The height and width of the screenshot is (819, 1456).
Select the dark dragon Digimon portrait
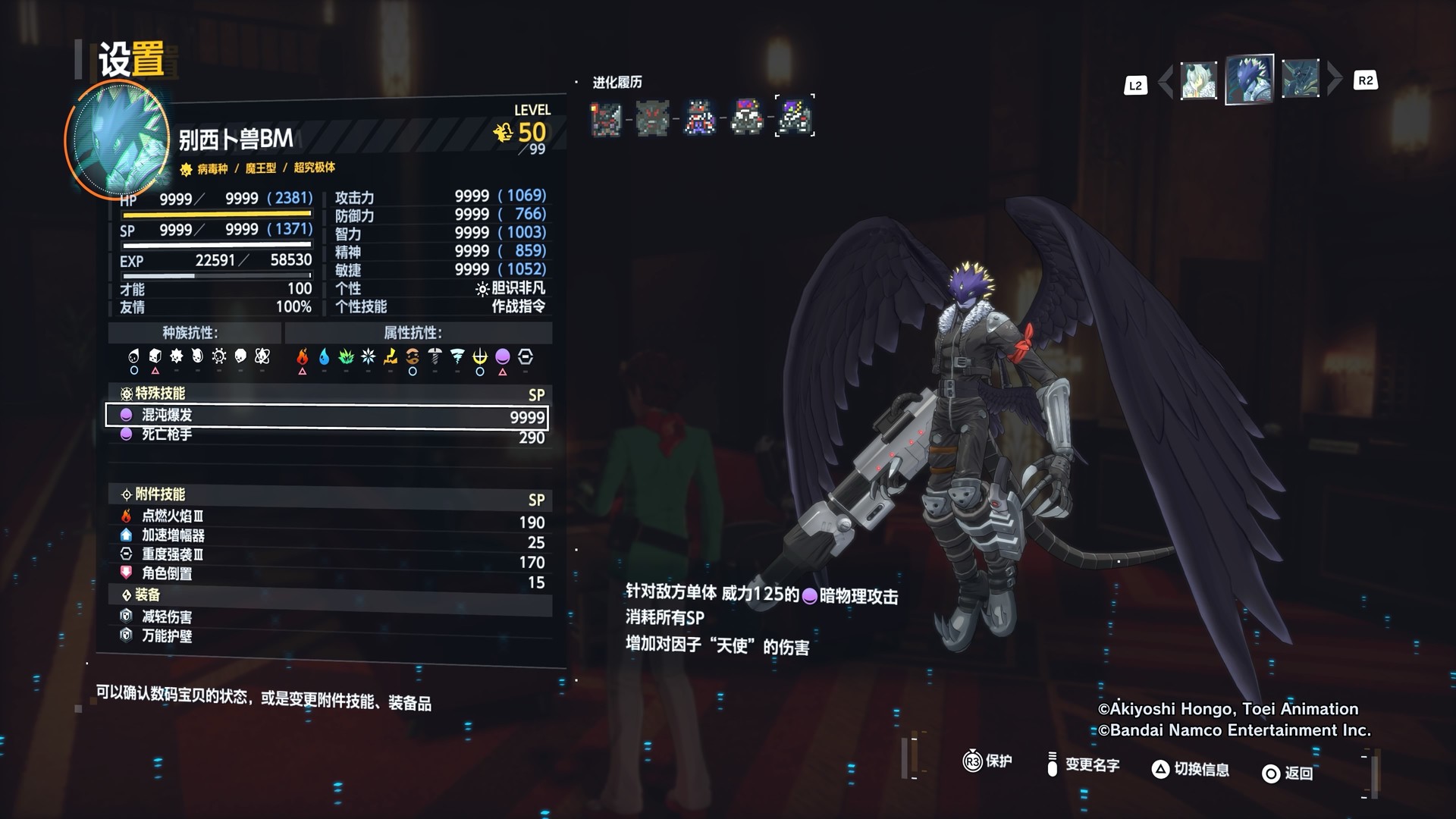1300,79
